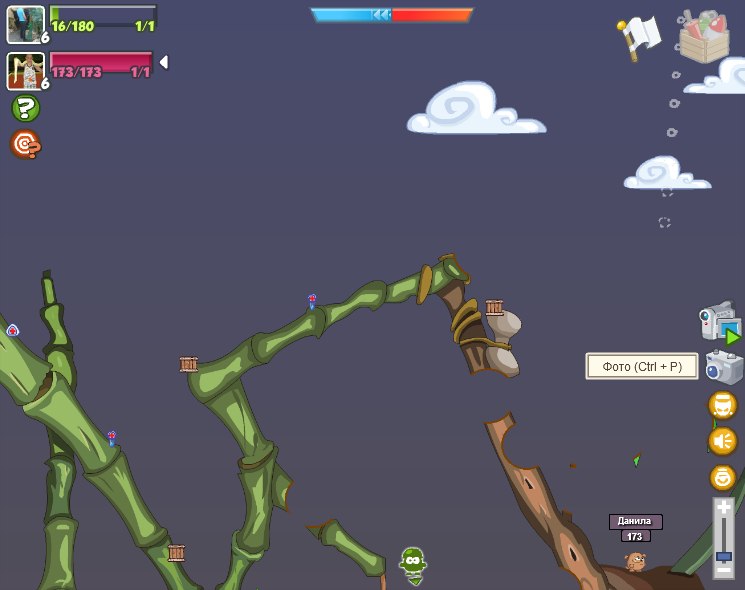The height and width of the screenshot is (590, 745).
Task: Click the zoom-out minus button
Action: [724, 570]
